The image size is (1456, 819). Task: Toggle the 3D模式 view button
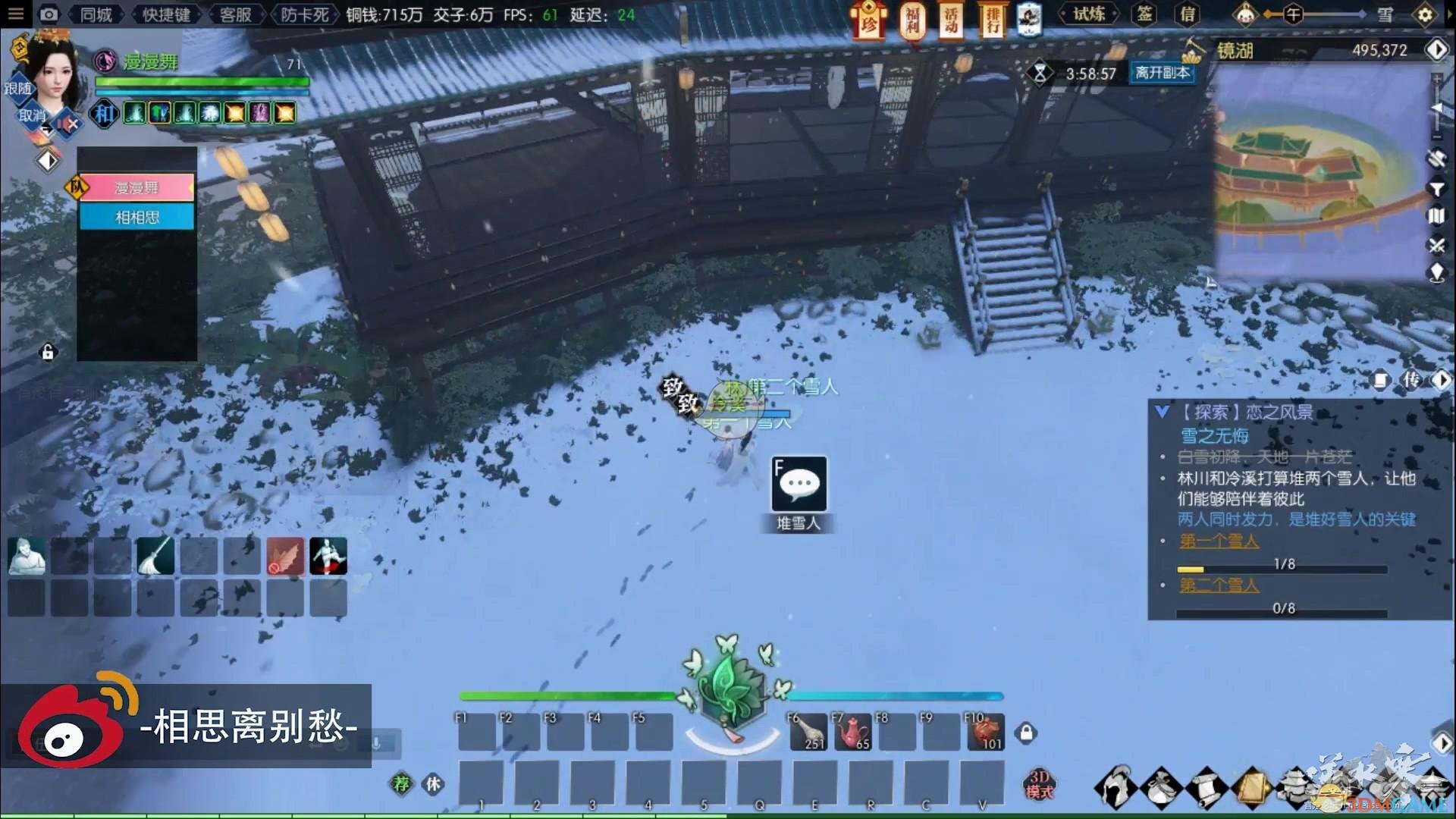click(1039, 784)
